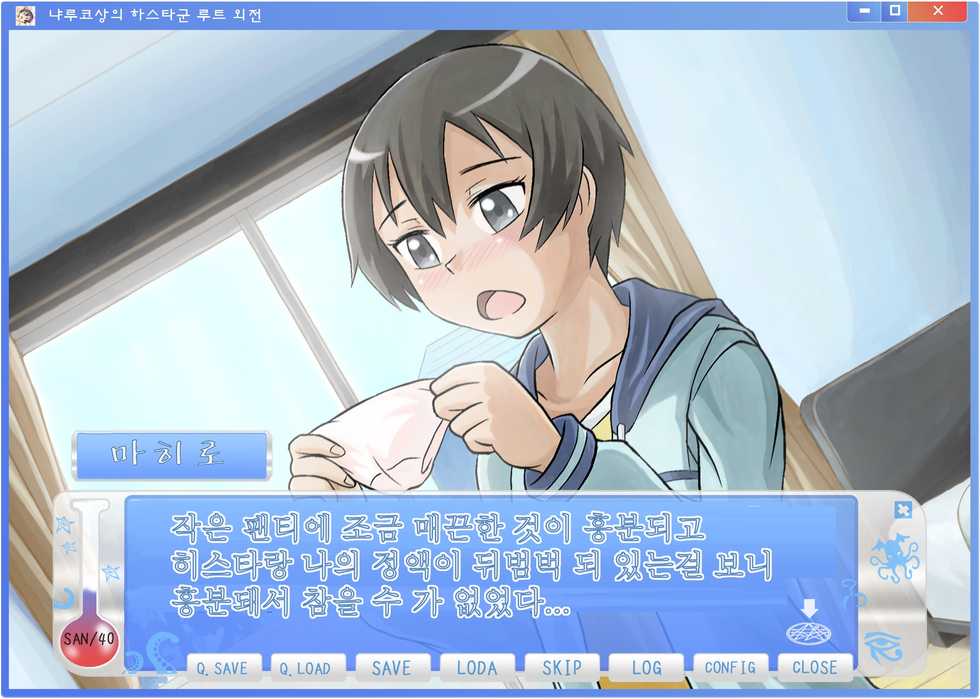Minimize the game window
Screen dimensions: 980x699
[x=864, y=11]
